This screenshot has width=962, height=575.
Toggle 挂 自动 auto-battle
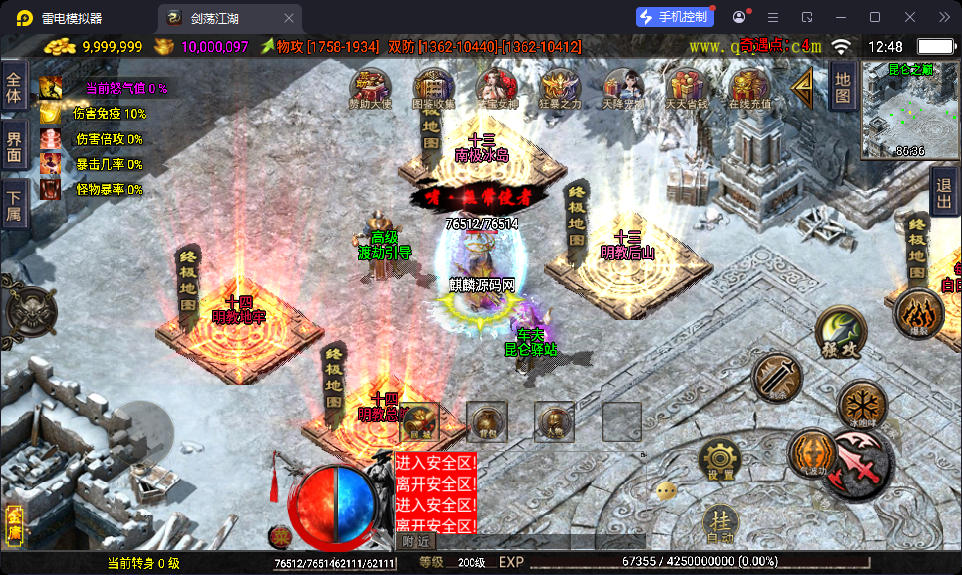[x=720, y=525]
